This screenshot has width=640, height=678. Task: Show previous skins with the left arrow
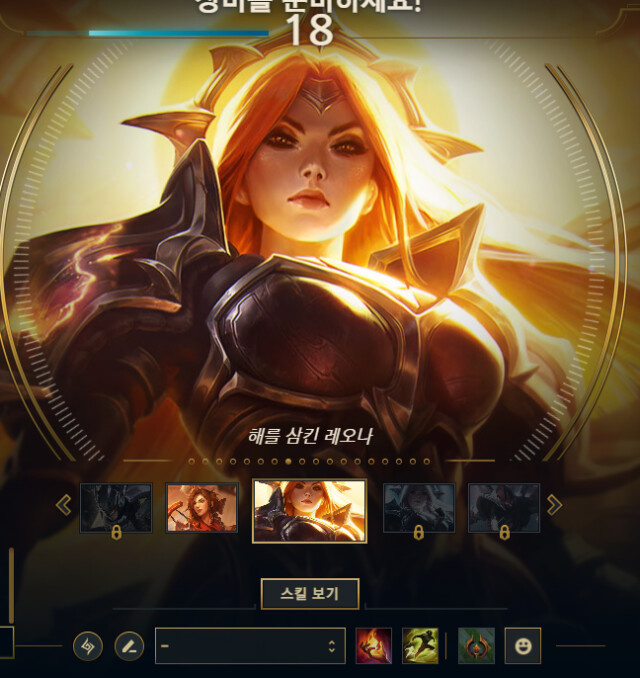coord(64,505)
